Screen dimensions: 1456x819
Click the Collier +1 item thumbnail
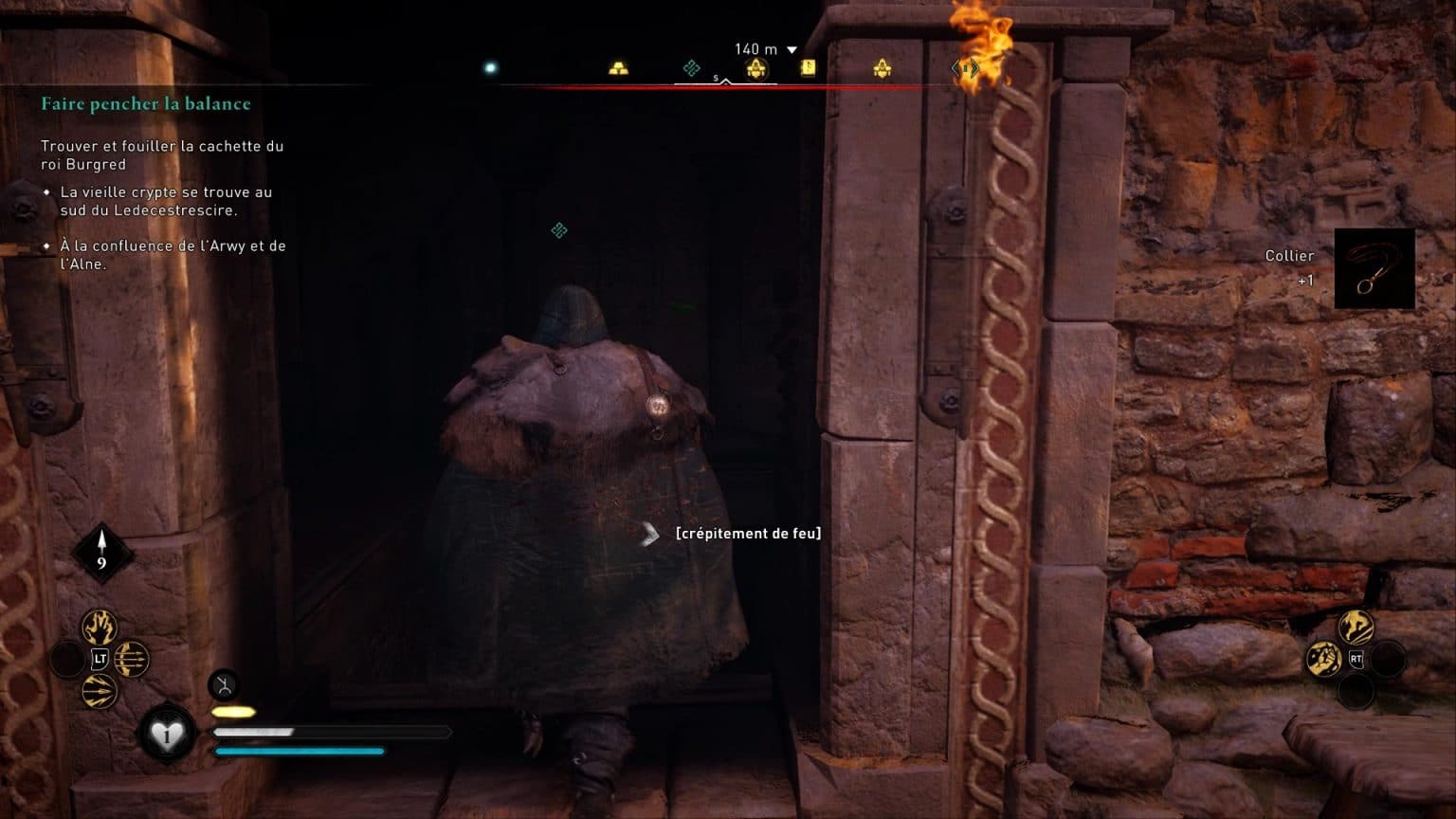pos(1374,268)
